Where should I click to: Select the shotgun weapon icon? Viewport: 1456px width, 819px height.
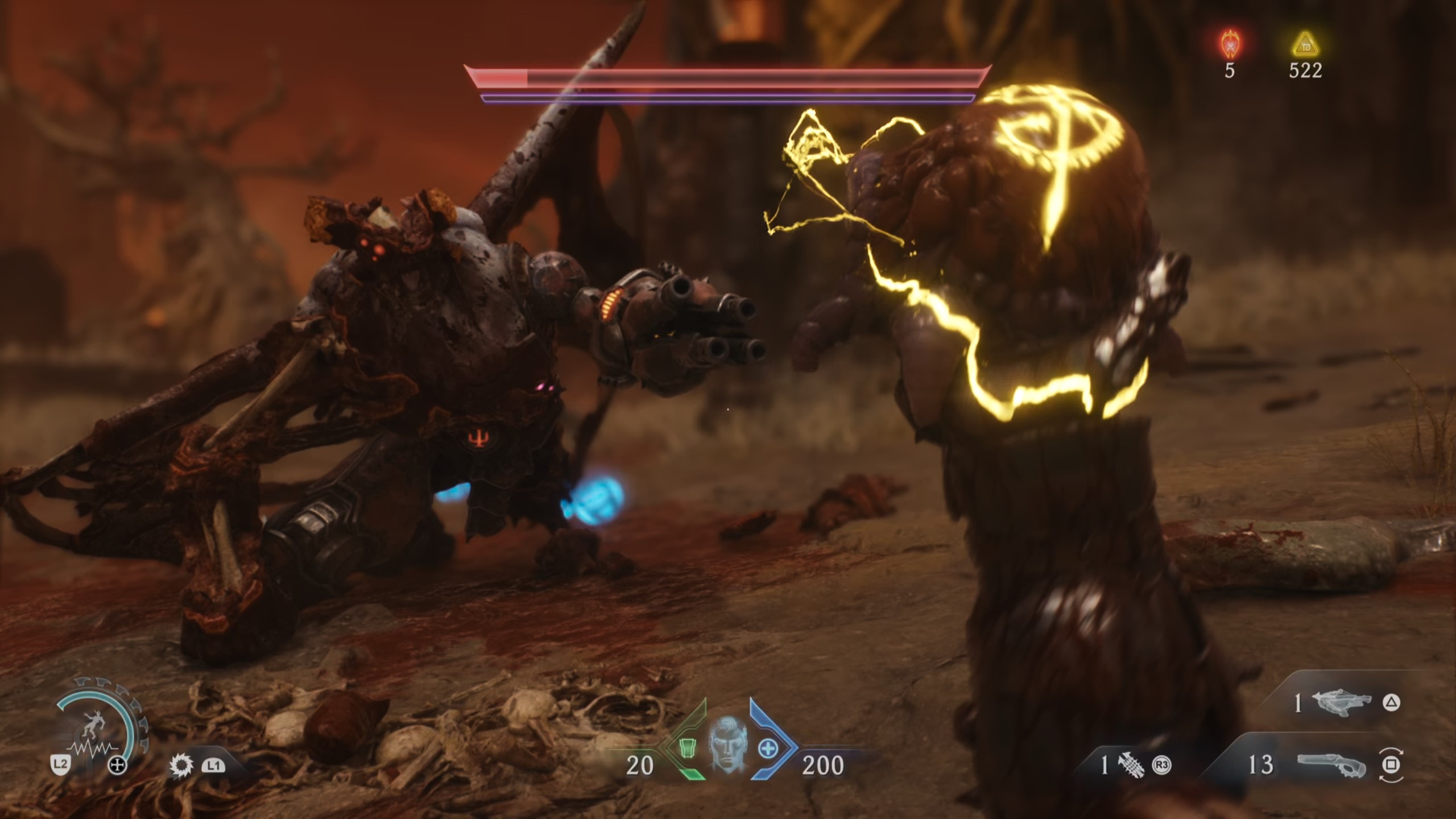pos(1332,765)
